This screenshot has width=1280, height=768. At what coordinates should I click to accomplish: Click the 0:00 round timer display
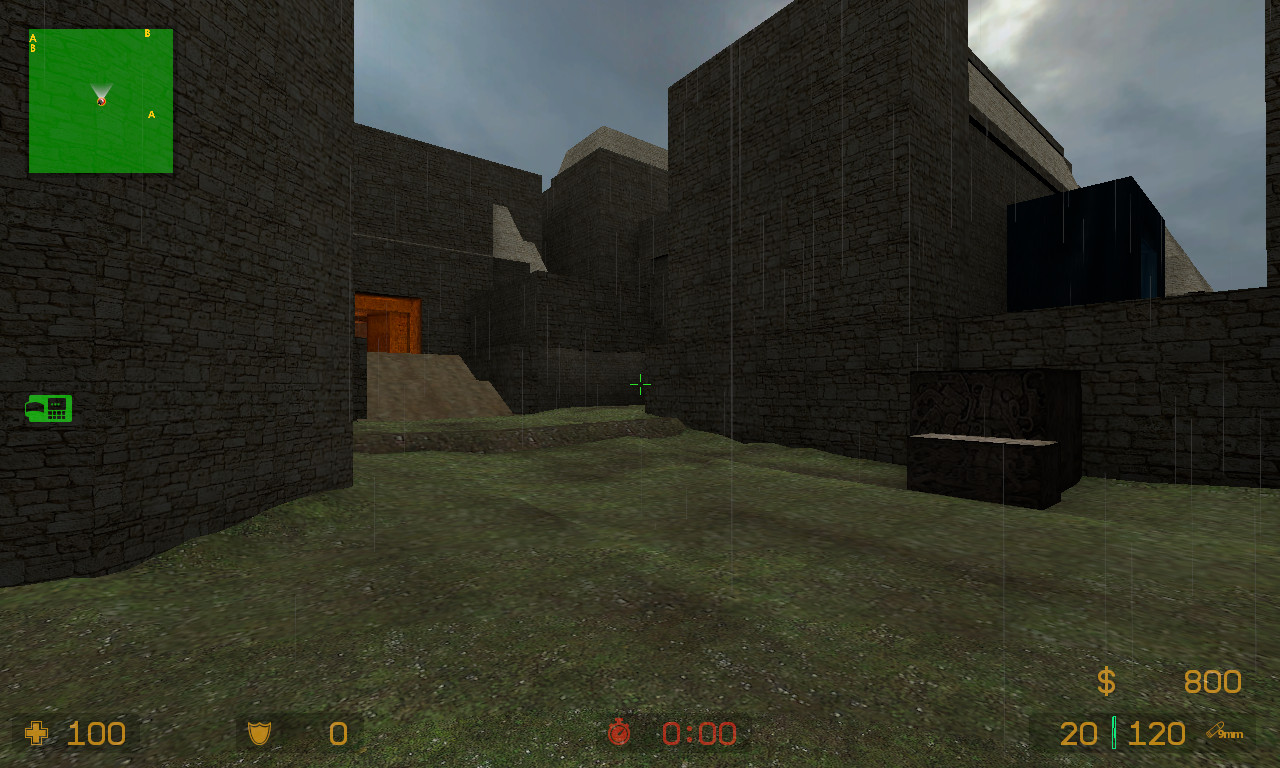(x=697, y=734)
